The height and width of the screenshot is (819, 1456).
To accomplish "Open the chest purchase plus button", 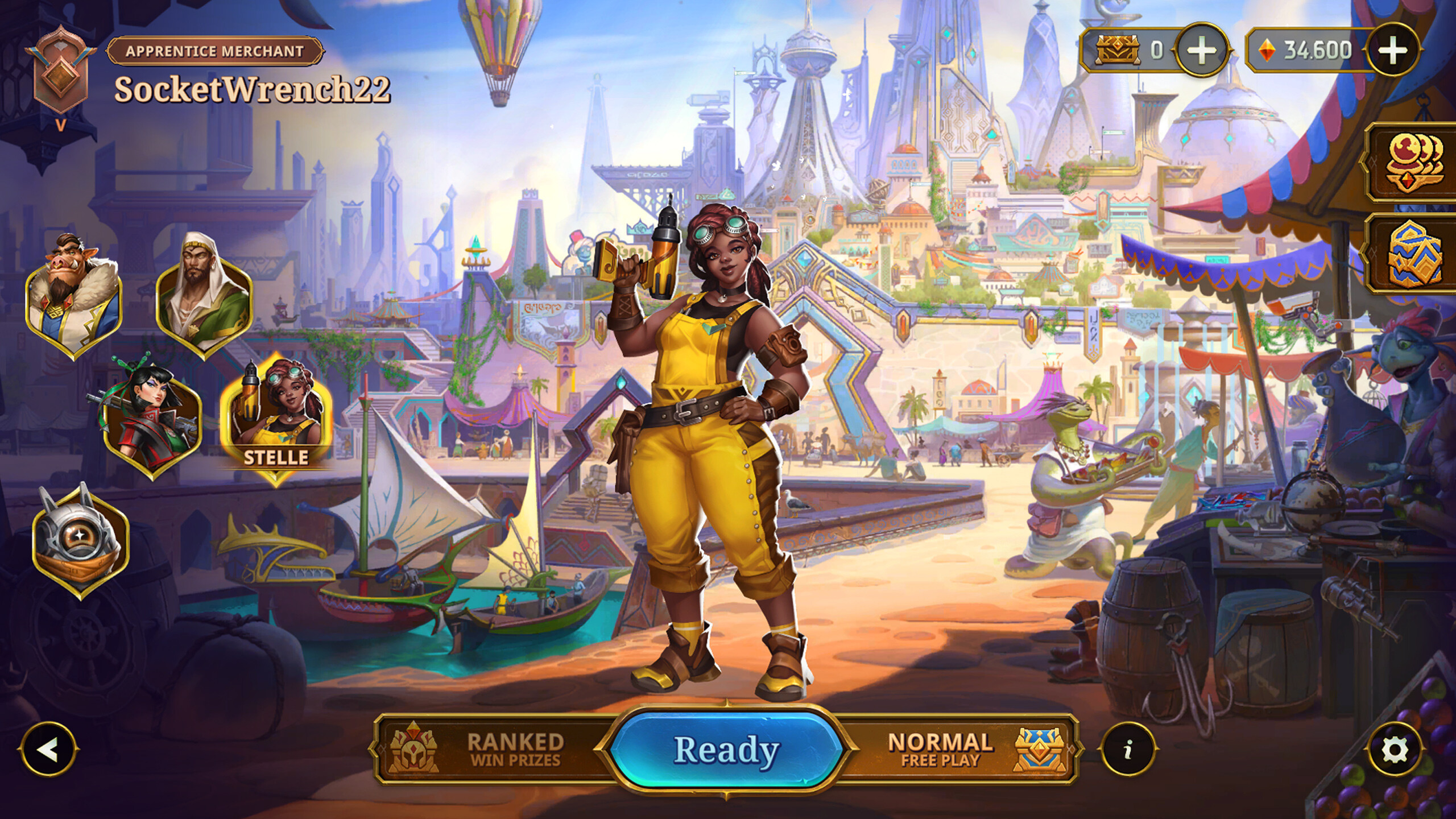I will pos(1203,49).
